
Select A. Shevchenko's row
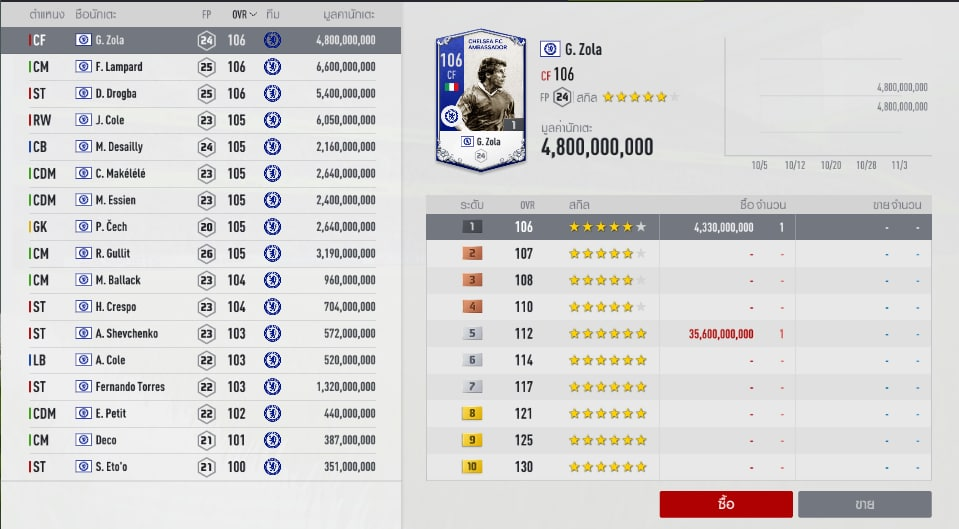(200, 334)
